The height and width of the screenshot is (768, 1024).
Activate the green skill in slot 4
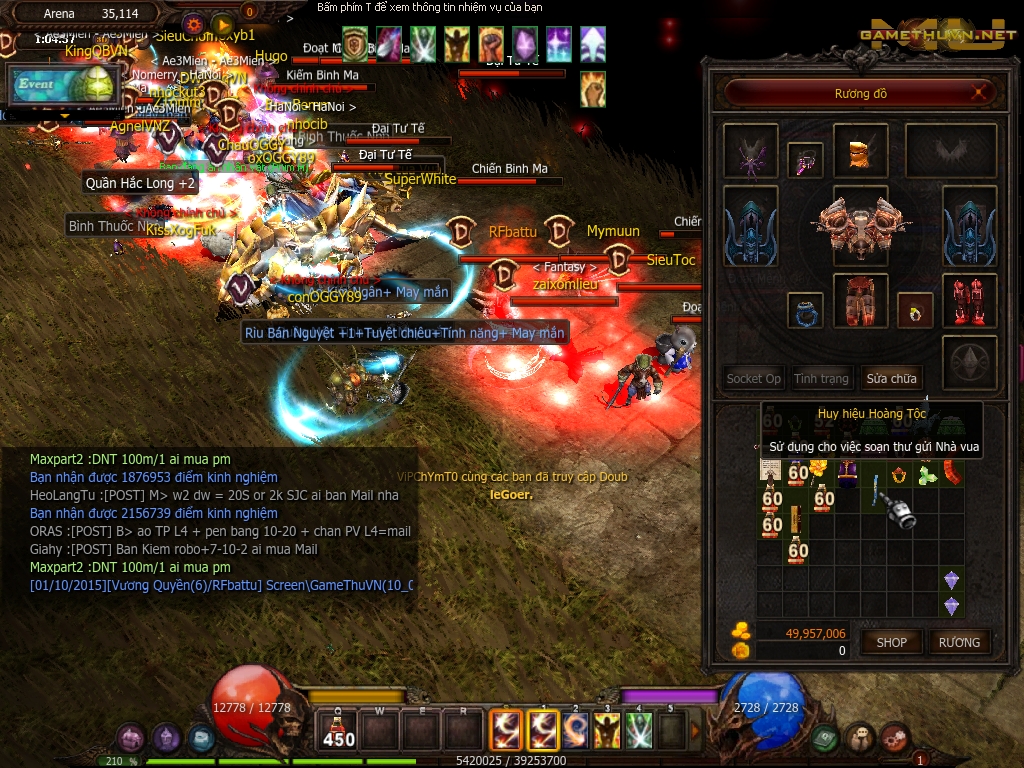tap(638, 730)
